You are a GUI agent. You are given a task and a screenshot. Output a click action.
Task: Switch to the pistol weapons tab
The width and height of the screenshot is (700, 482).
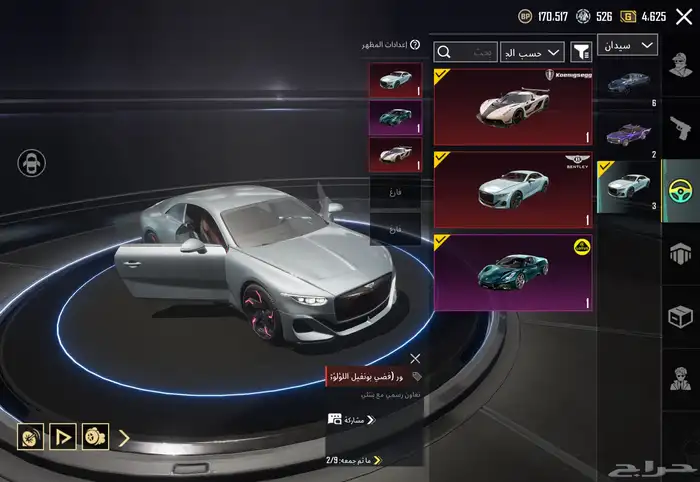click(681, 126)
